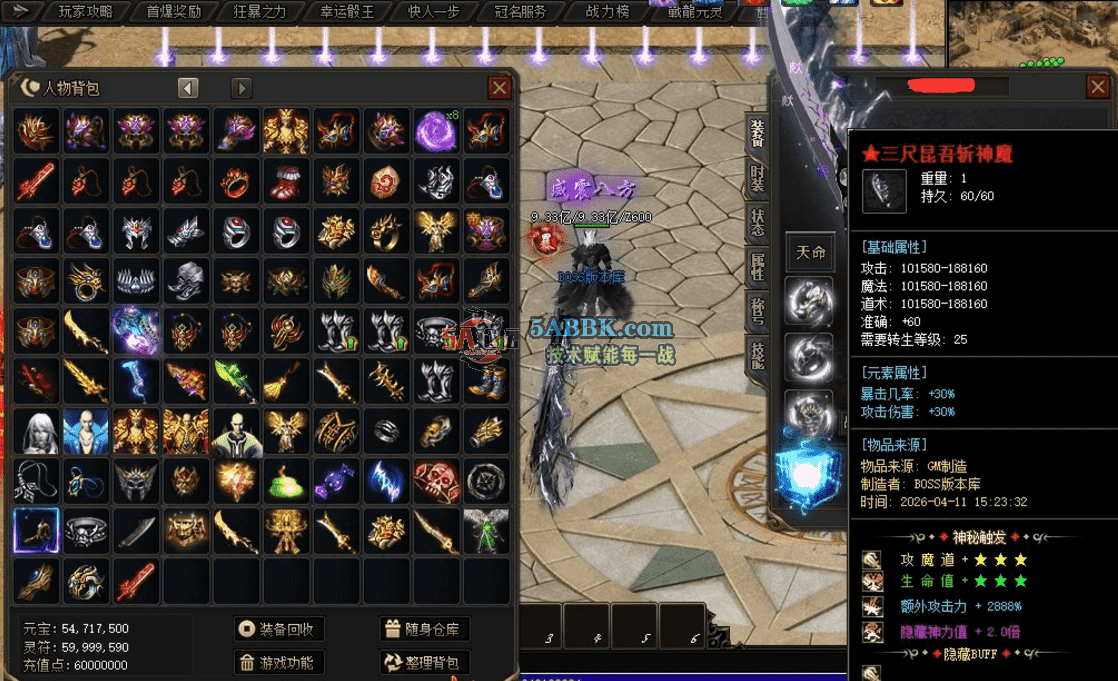Open the 冠名服务 naming service menu
Image resolution: width=1118 pixels, height=681 pixels.
(x=520, y=12)
